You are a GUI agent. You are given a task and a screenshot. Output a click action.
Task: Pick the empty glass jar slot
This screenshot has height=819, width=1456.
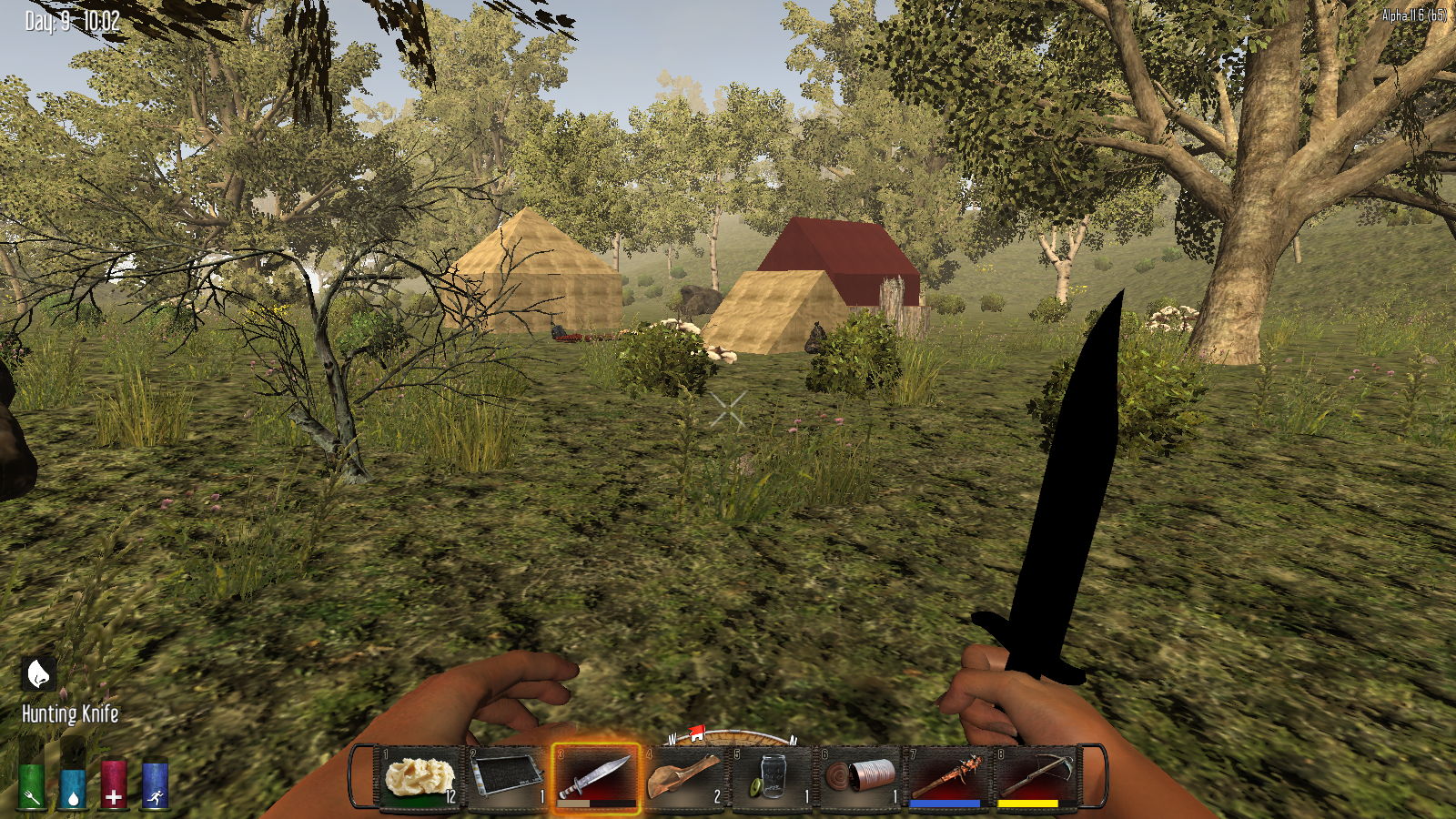click(x=772, y=778)
